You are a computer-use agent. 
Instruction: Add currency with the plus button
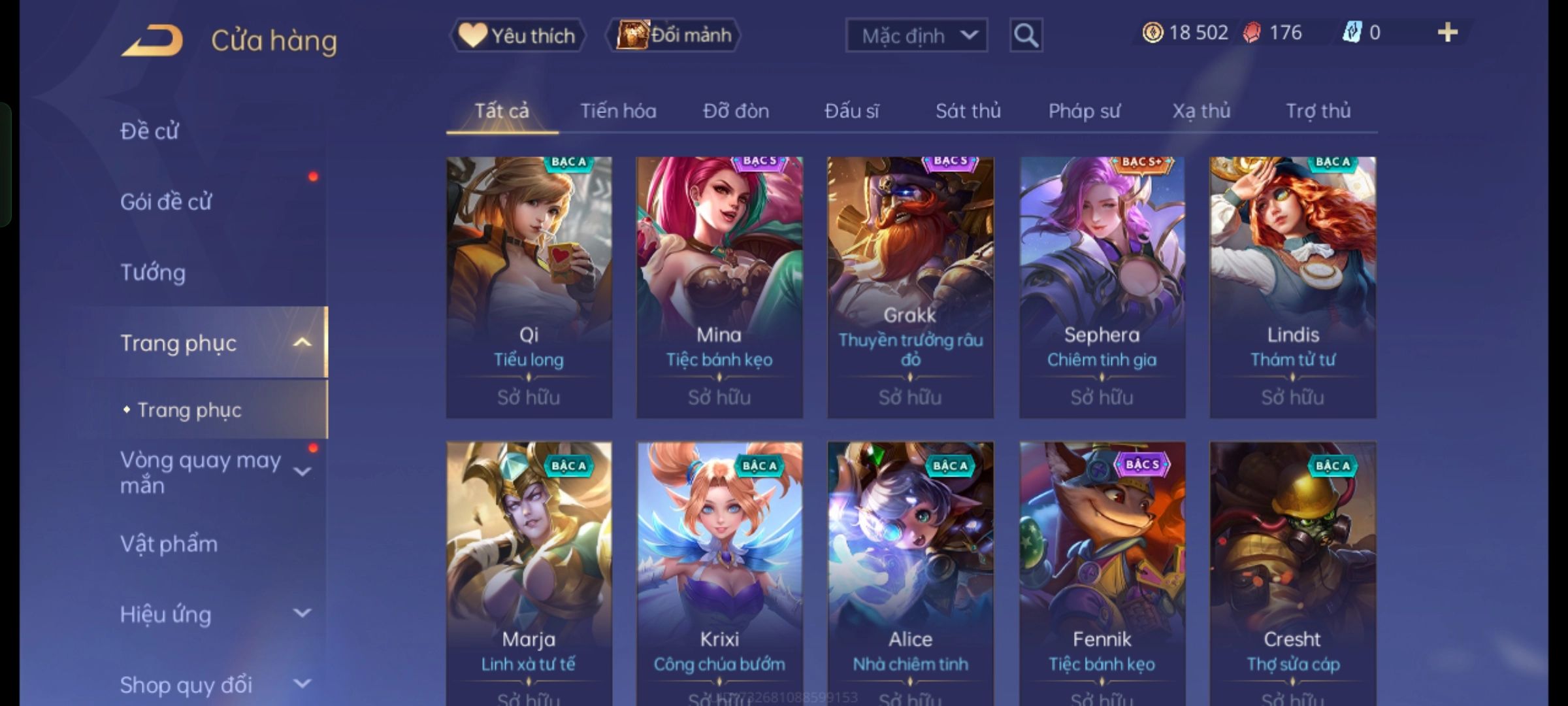click(1447, 33)
